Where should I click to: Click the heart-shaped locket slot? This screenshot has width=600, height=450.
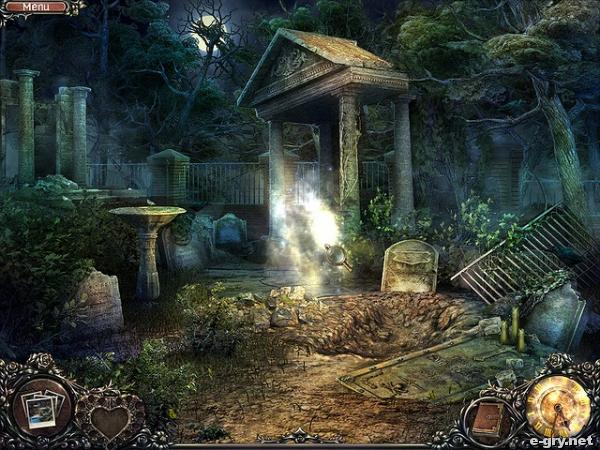110,420
